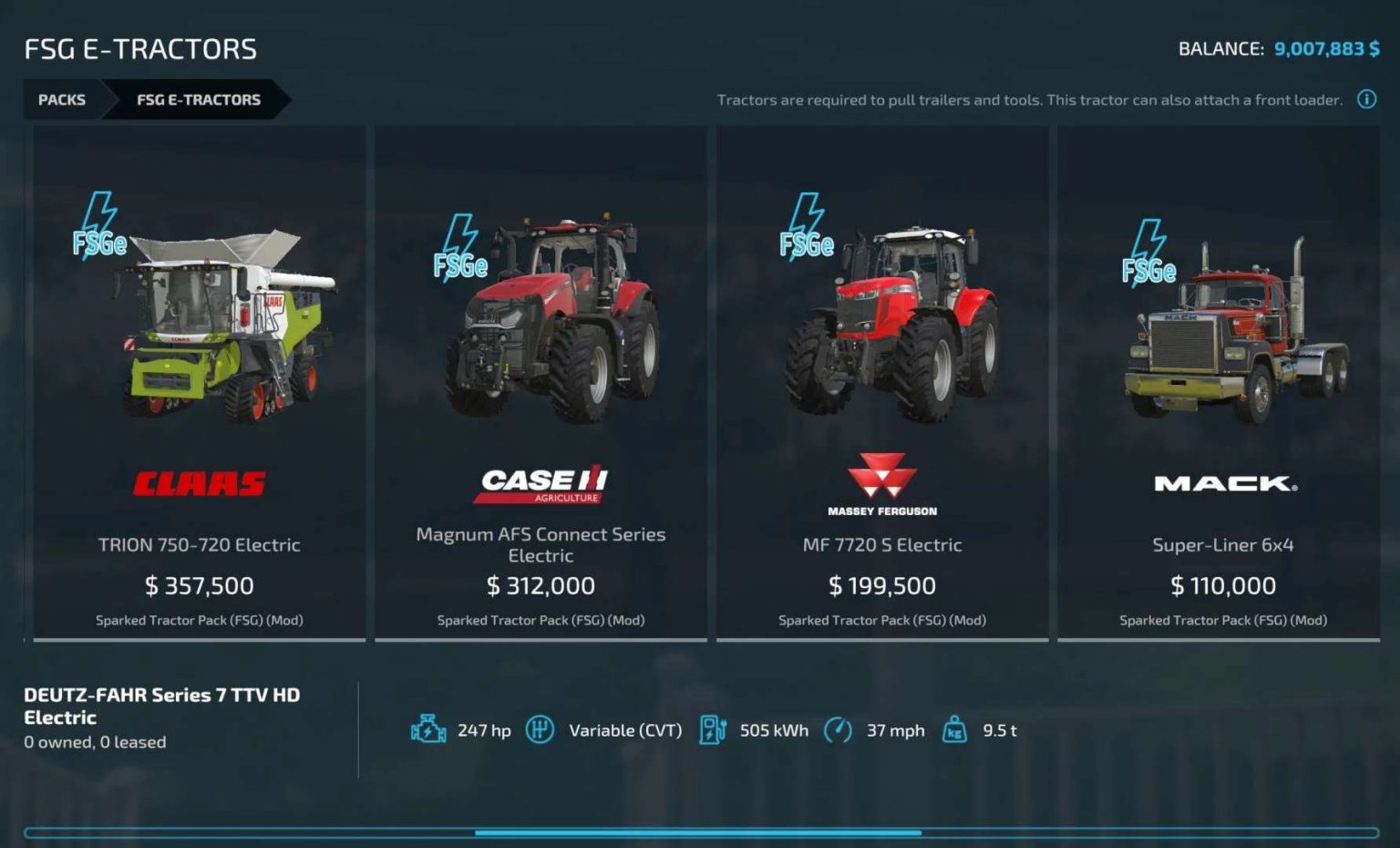This screenshot has width=1400, height=848.
Task: Click the Massey Ferguson logo
Action: point(880,481)
